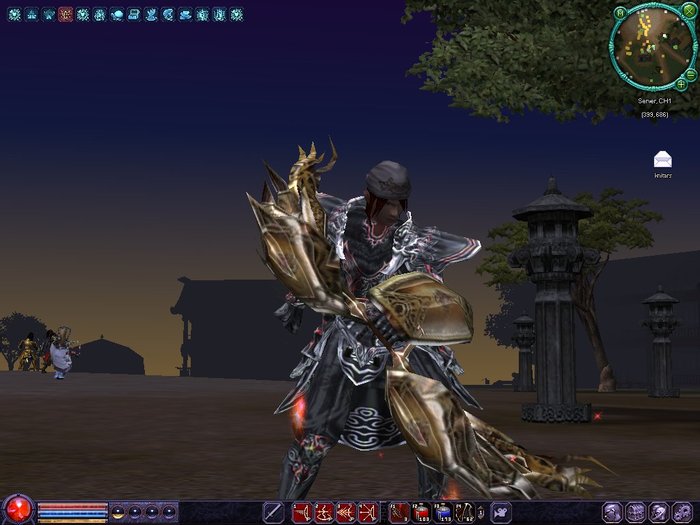This screenshot has width=700, height=525.
Task: Click the minimap's minus zoom button
Action: (x=691, y=72)
